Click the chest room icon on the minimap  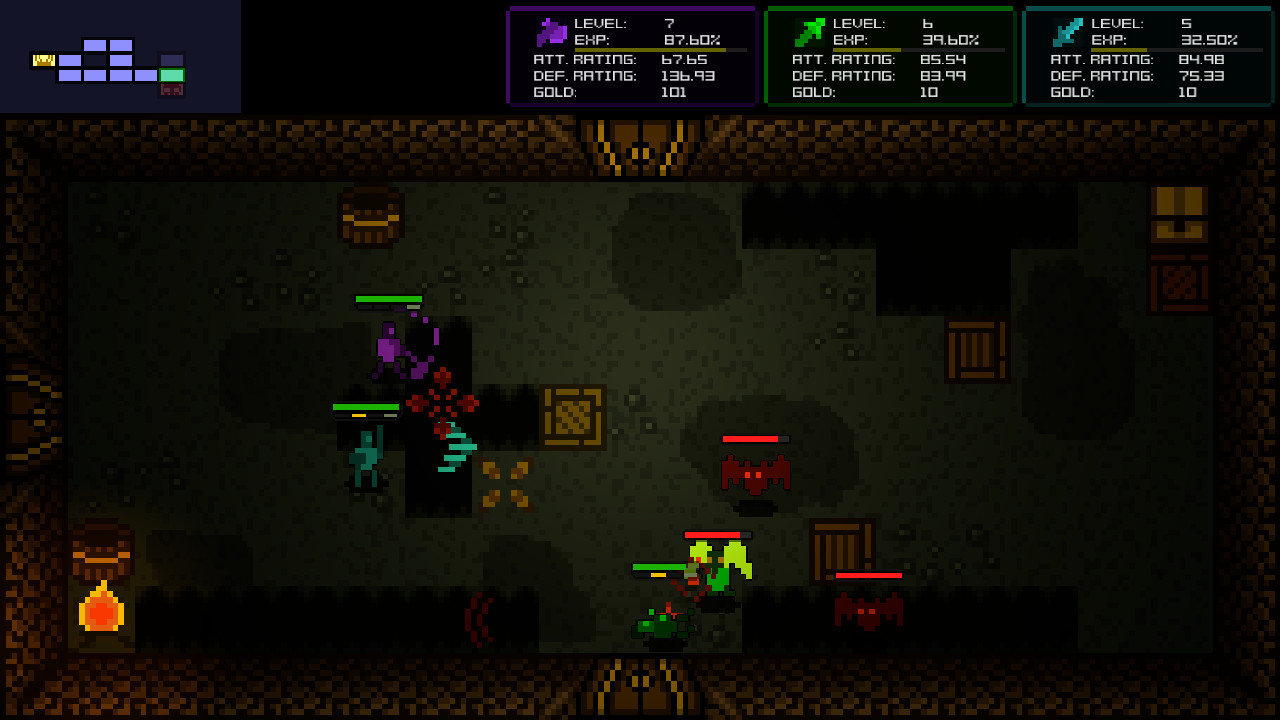(x=44, y=60)
